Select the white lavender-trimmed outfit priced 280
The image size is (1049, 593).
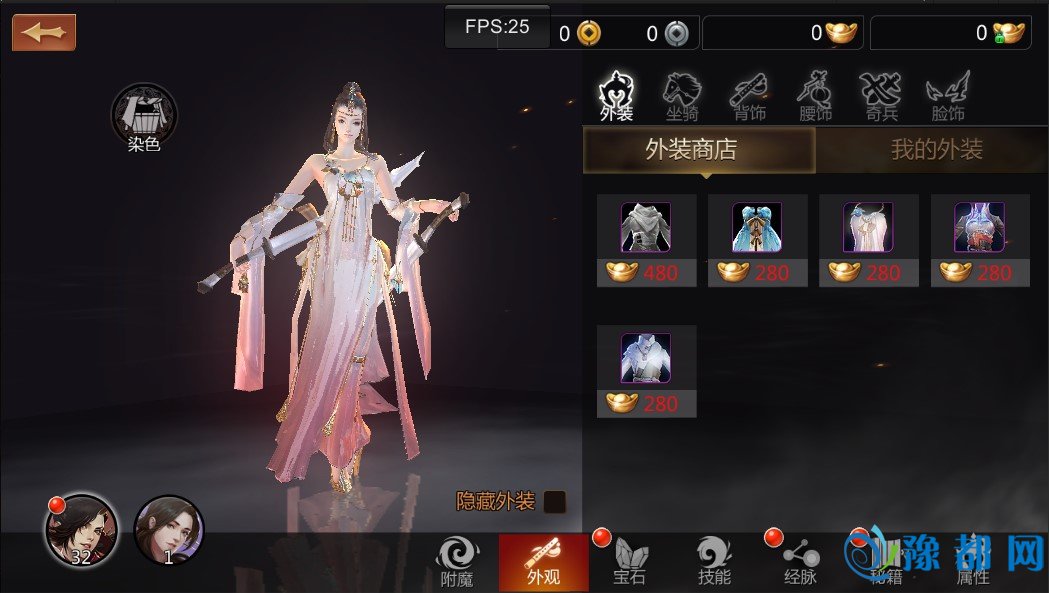[x=868, y=240]
